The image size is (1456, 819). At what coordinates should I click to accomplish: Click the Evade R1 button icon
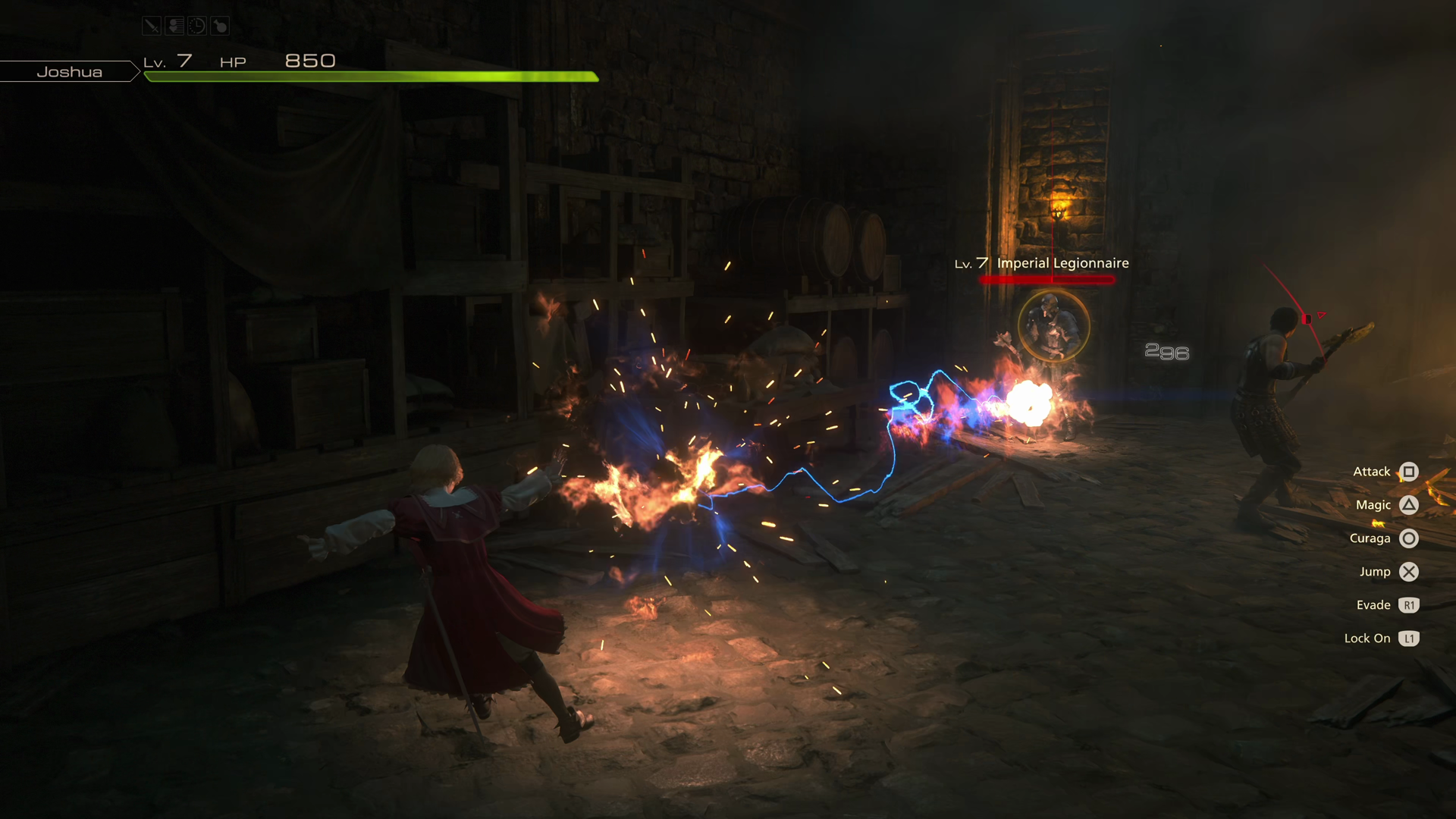[1409, 605]
